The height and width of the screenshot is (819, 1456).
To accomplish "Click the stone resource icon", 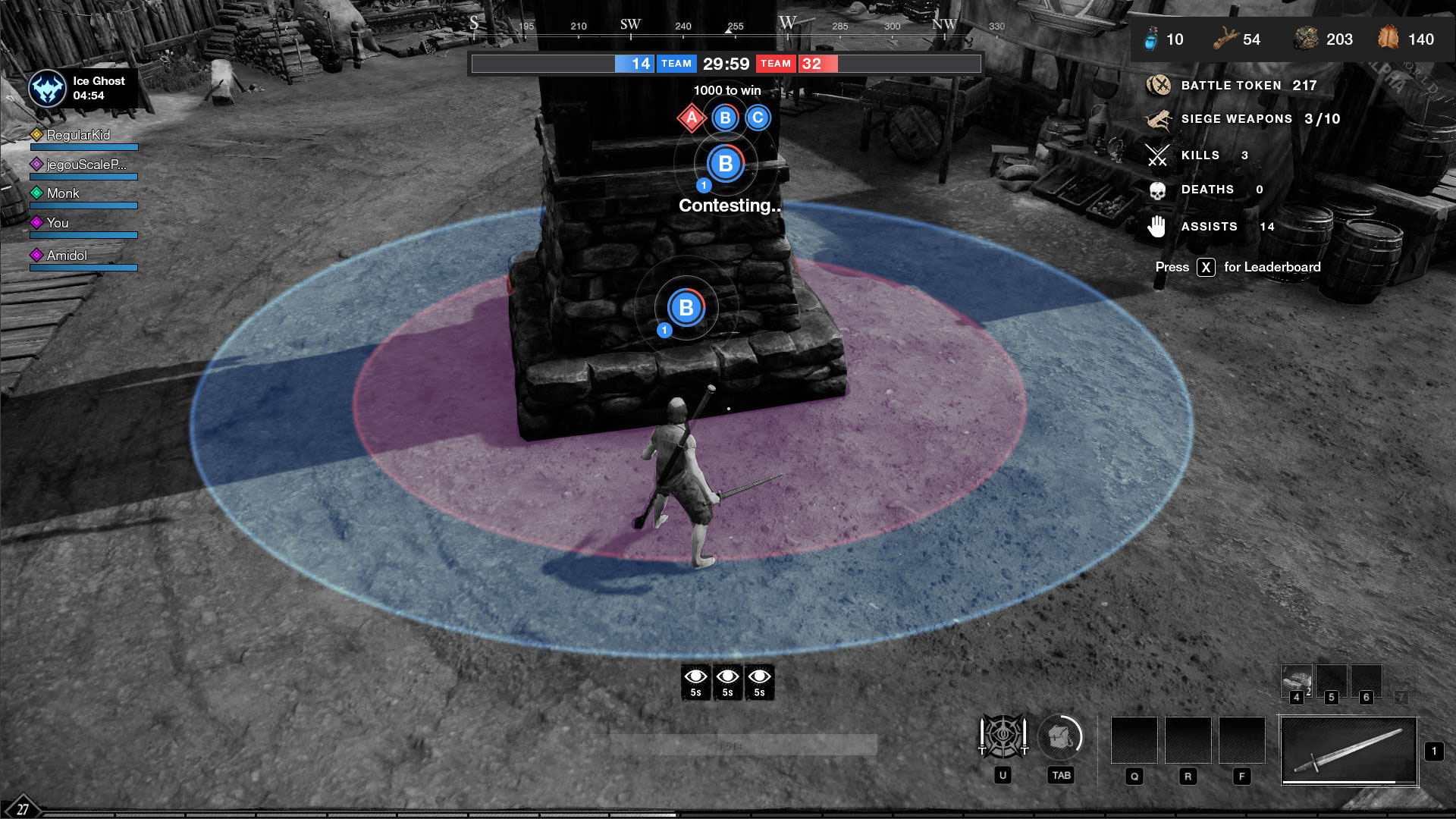I will pos(1306,39).
